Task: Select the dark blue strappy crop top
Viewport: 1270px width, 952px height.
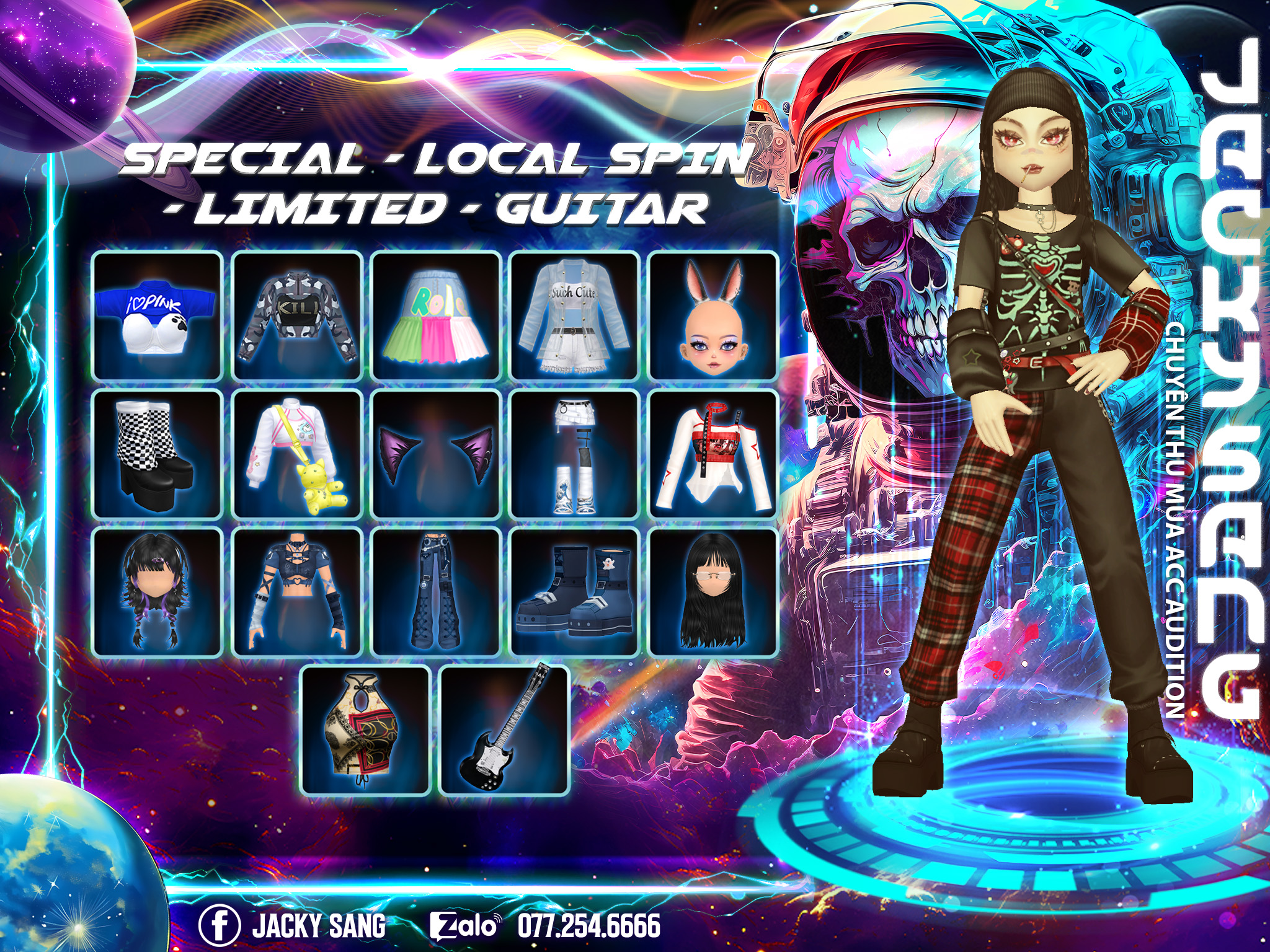Action: click(297, 593)
